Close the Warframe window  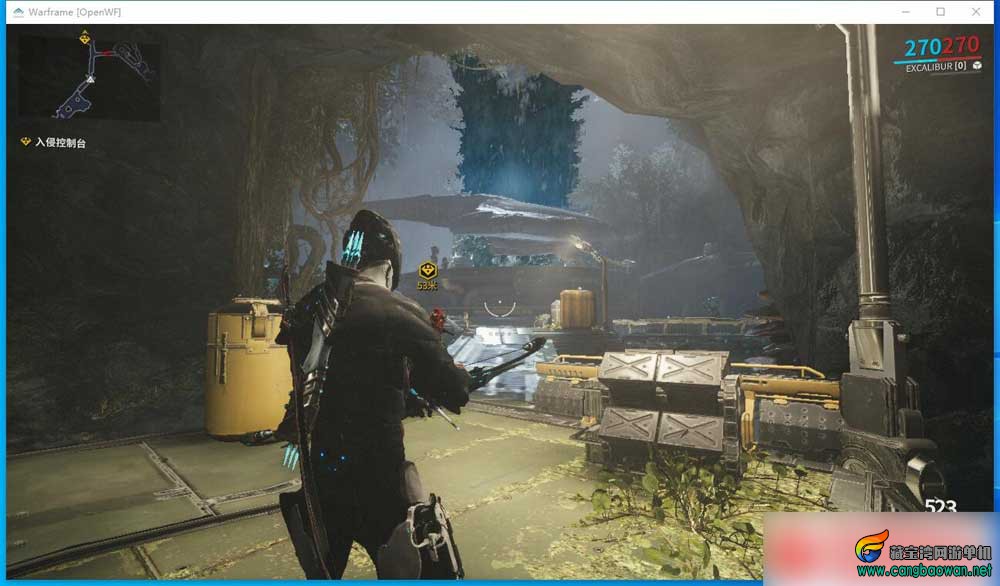click(x=974, y=12)
